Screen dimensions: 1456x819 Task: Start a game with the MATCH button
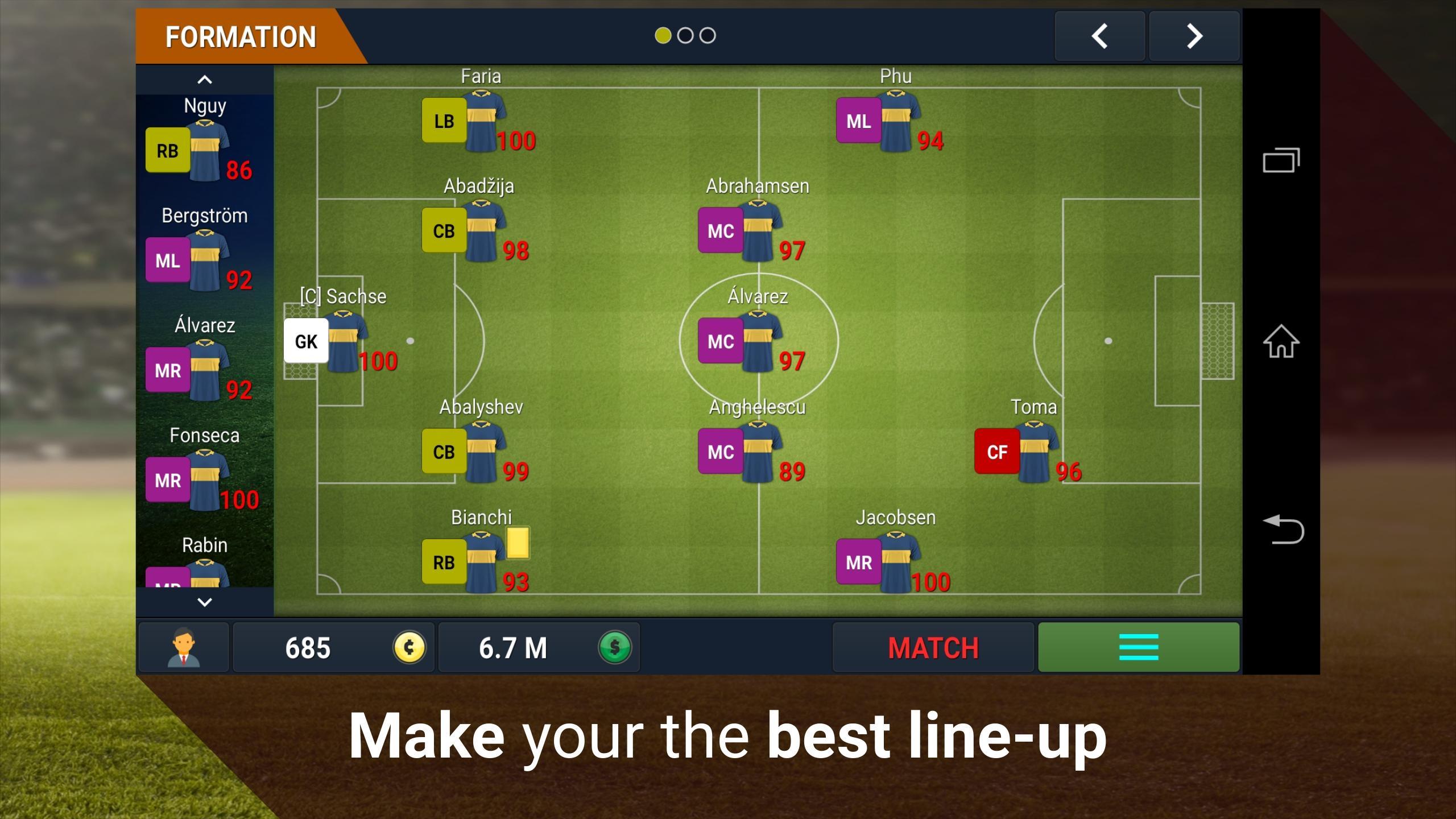(x=933, y=648)
